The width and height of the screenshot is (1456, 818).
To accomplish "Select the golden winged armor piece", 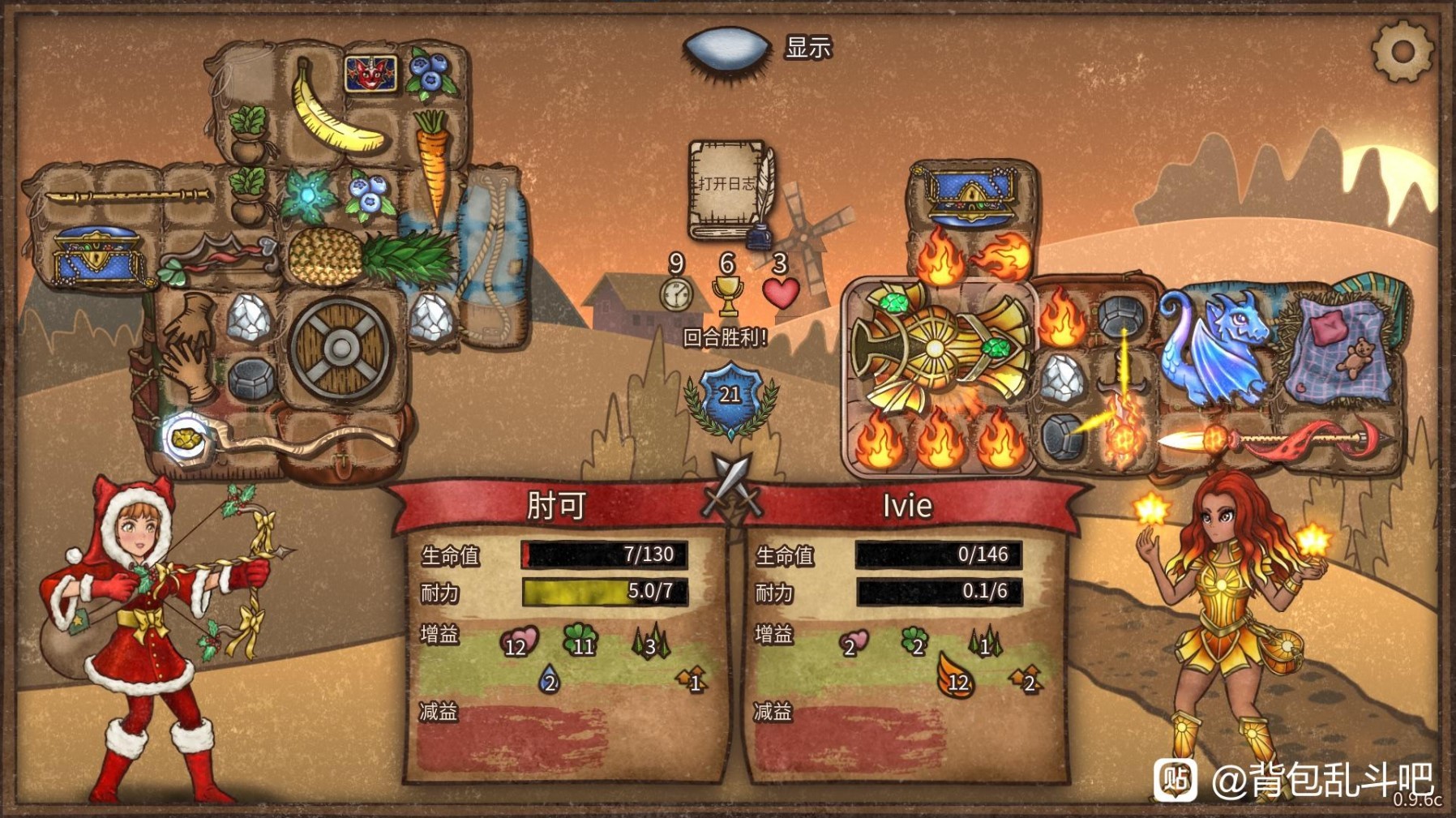I will (x=936, y=349).
